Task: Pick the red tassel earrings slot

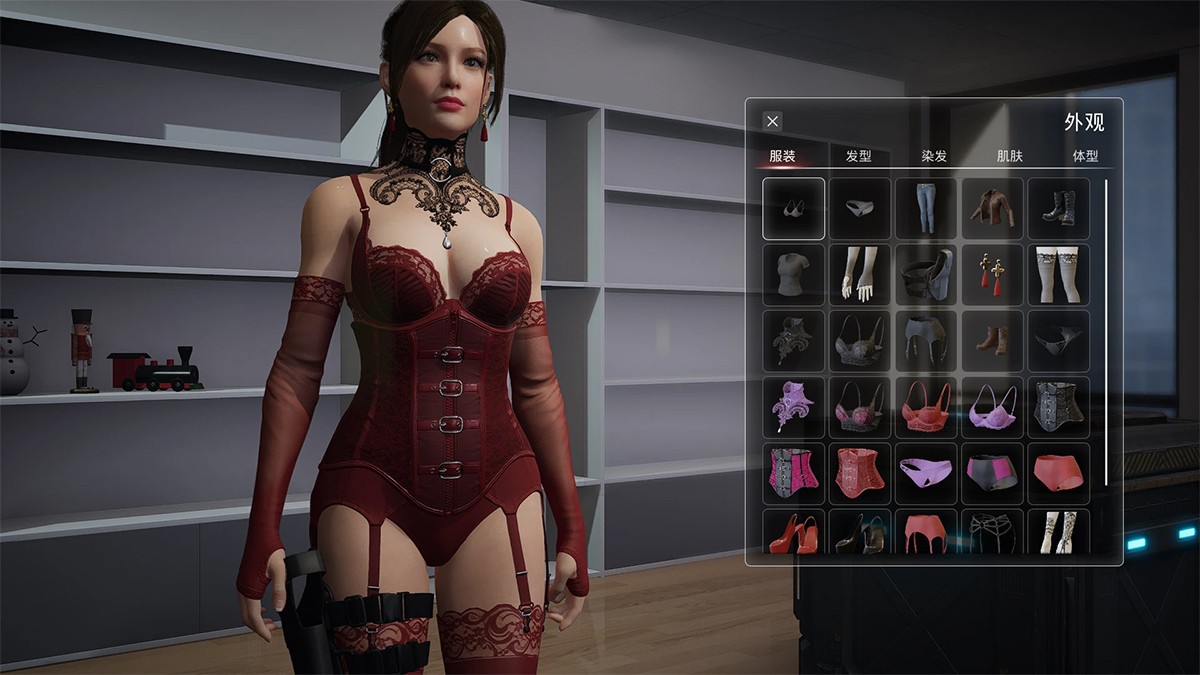Action: click(992, 275)
